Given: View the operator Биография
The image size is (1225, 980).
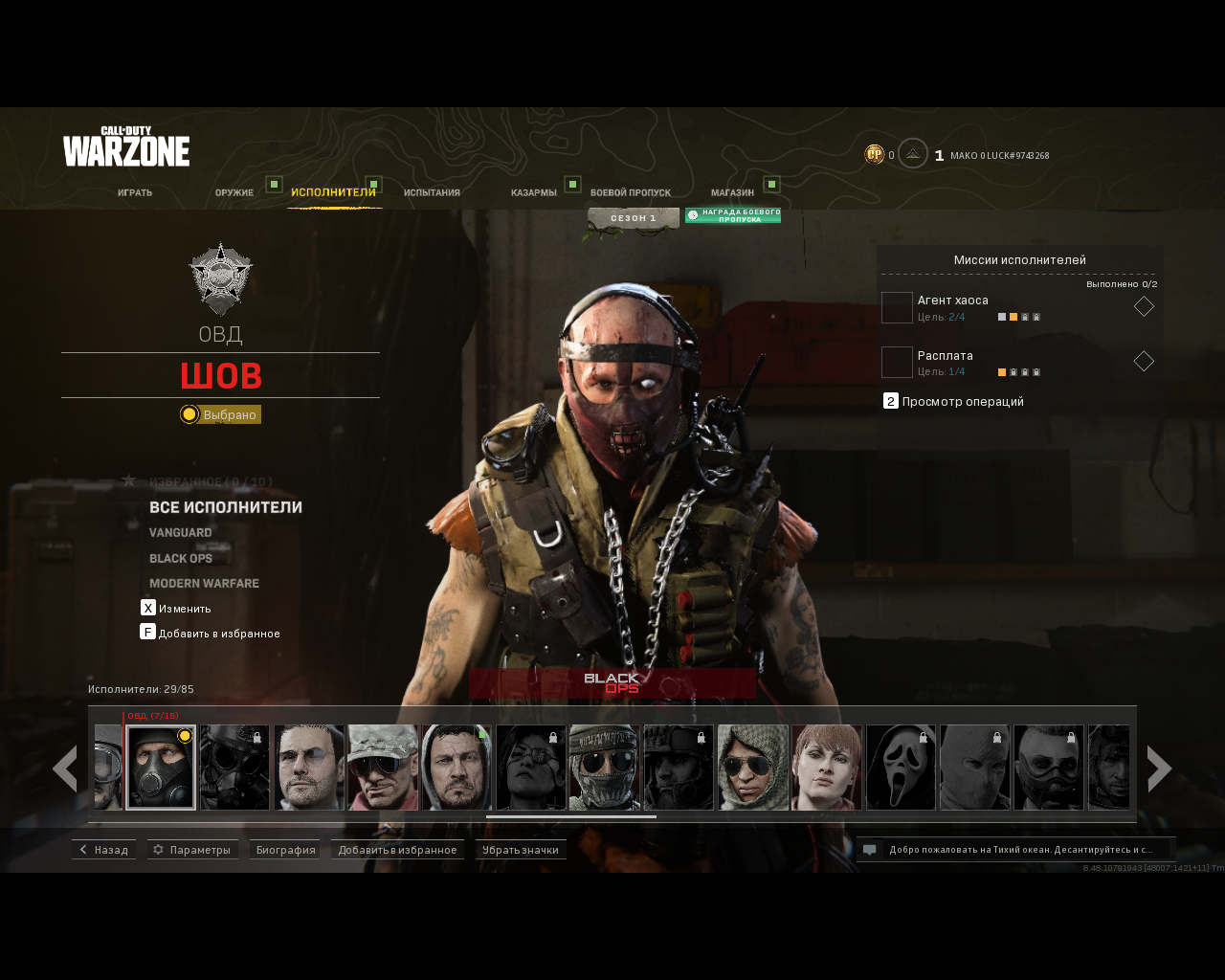Looking at the screenshot, I should point(285,850).
